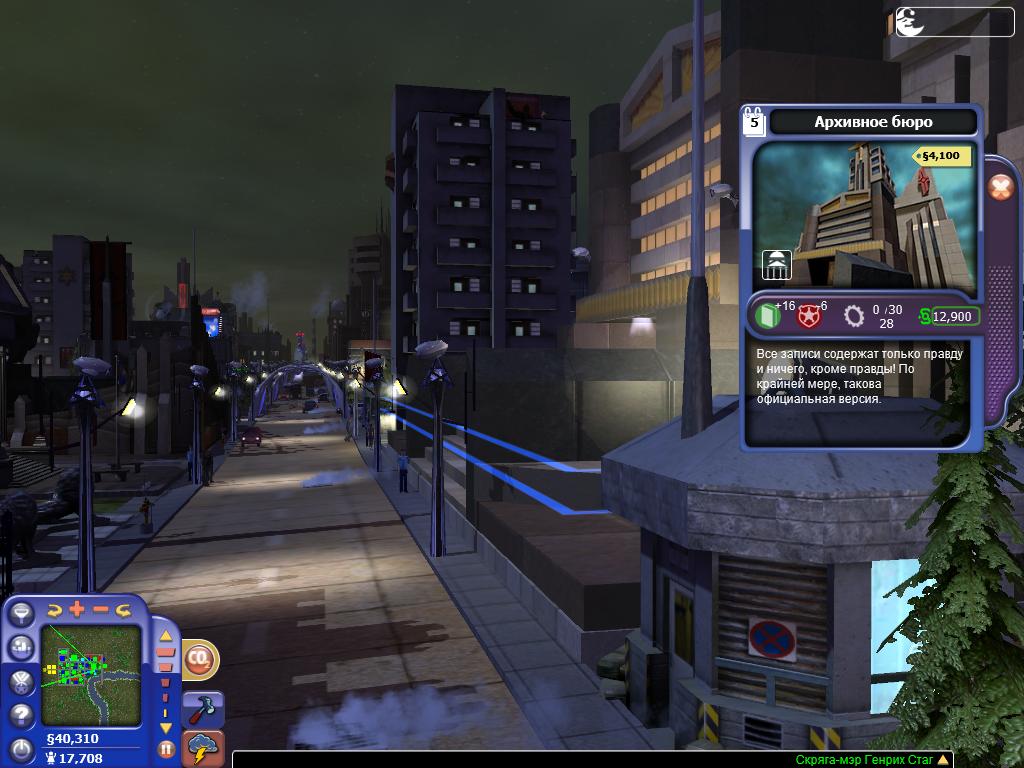Rotate camera using the right curved arrow

(124, 609)
